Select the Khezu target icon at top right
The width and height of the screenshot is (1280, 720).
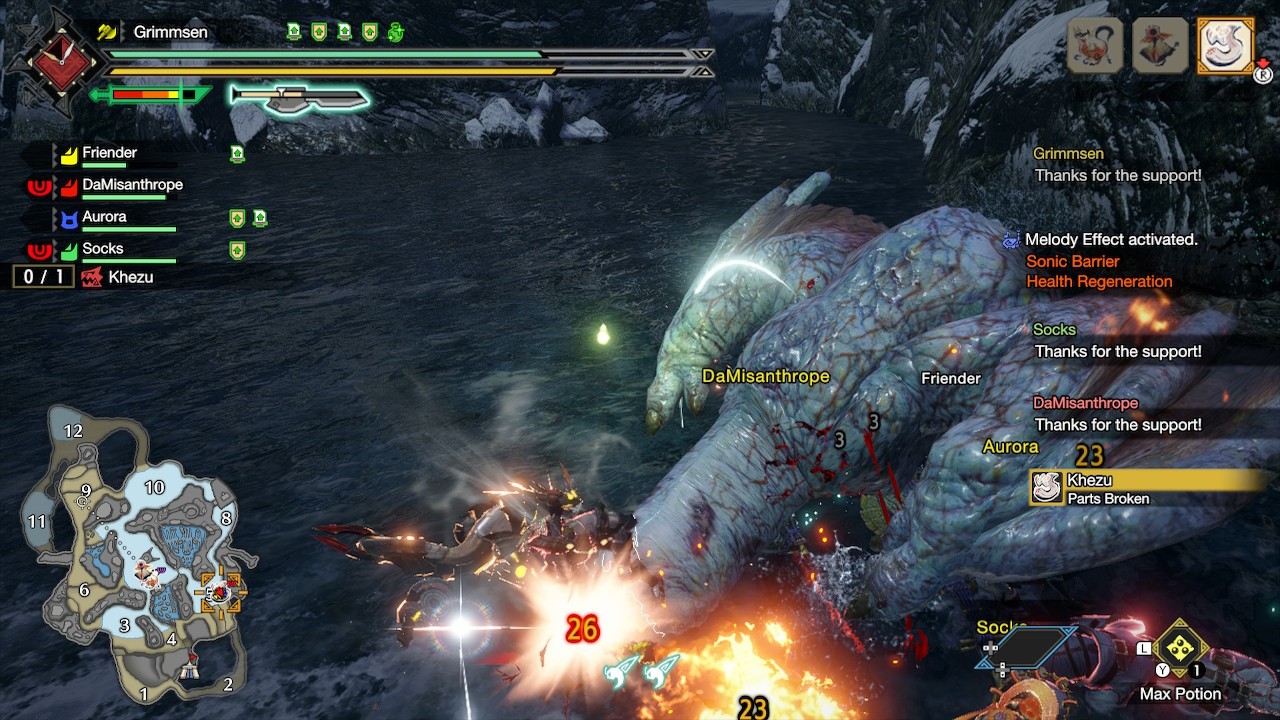[x=1225, y=45]
